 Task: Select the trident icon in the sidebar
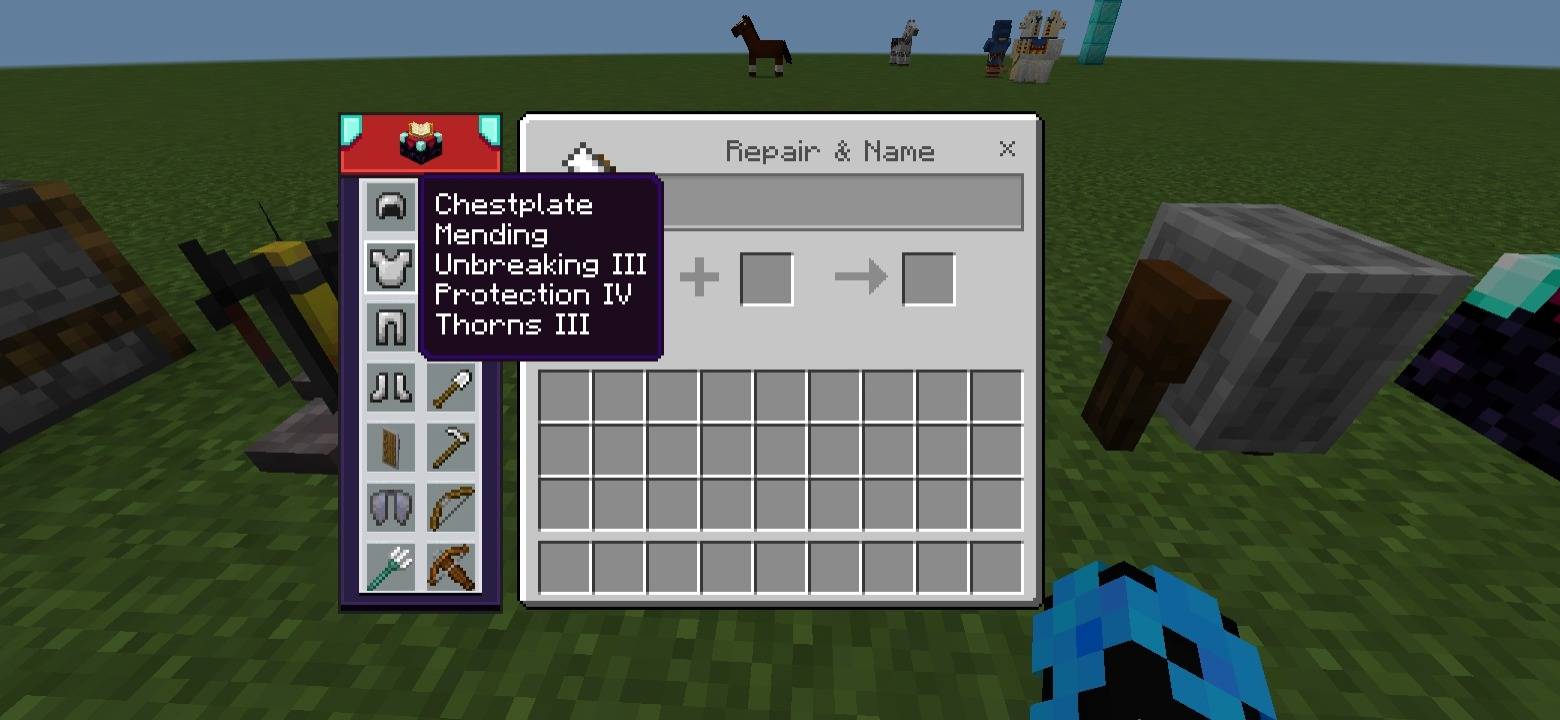click(x=390, y=567)
